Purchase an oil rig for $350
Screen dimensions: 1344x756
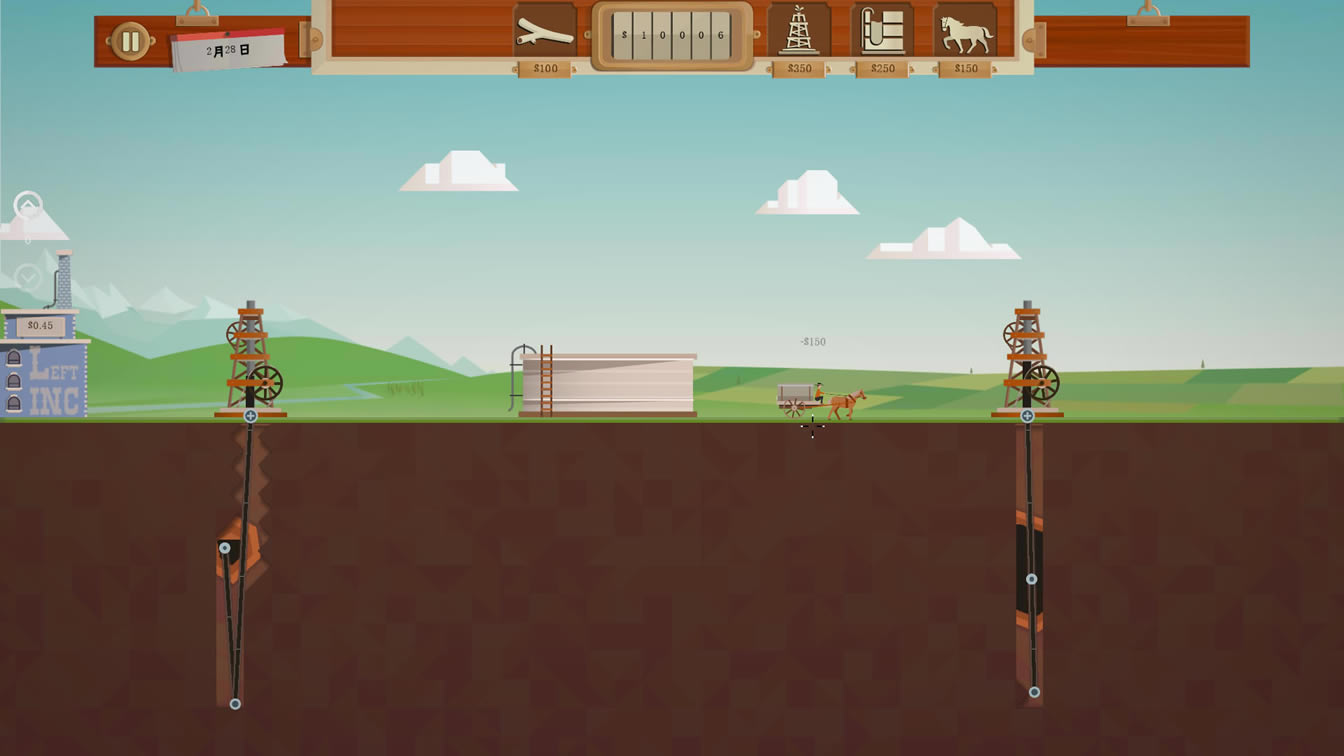[x=799, y=34]
